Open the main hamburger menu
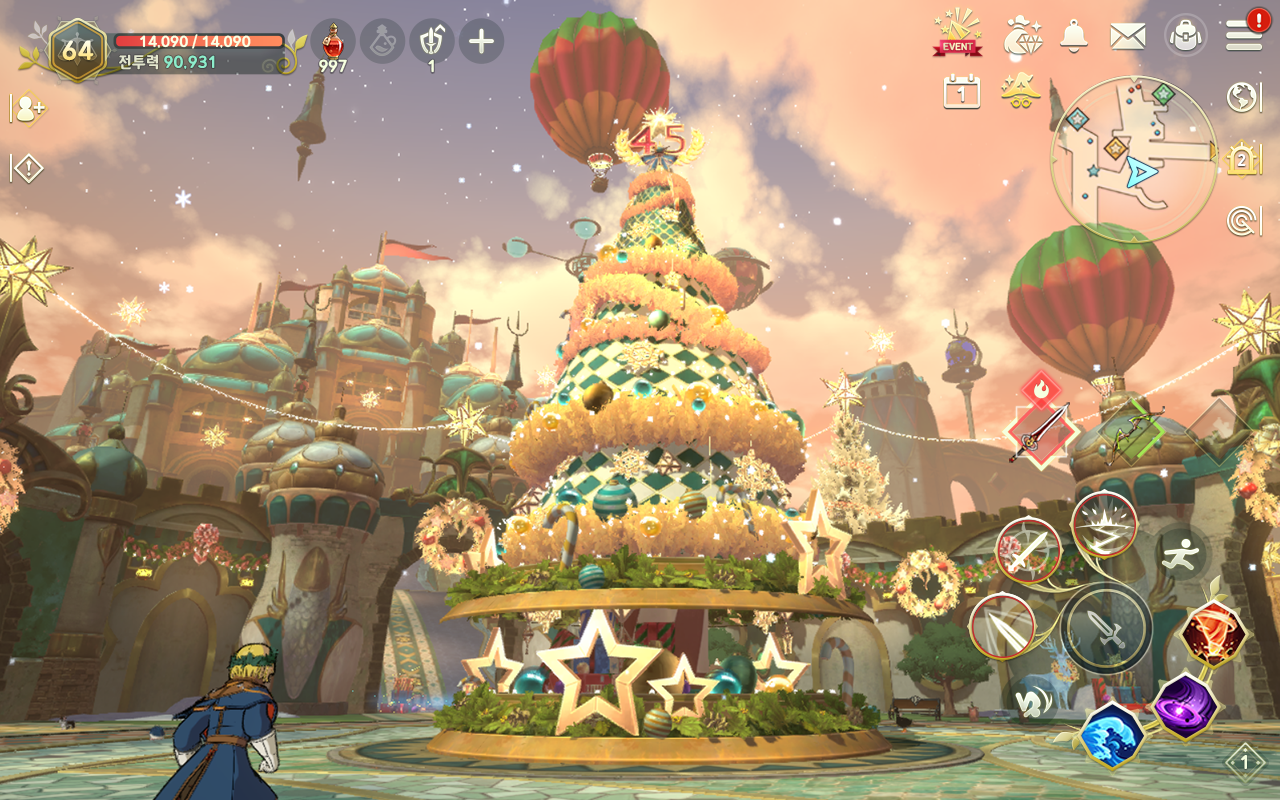Viewport: 1280px width, 800px height. [1243, 36]
